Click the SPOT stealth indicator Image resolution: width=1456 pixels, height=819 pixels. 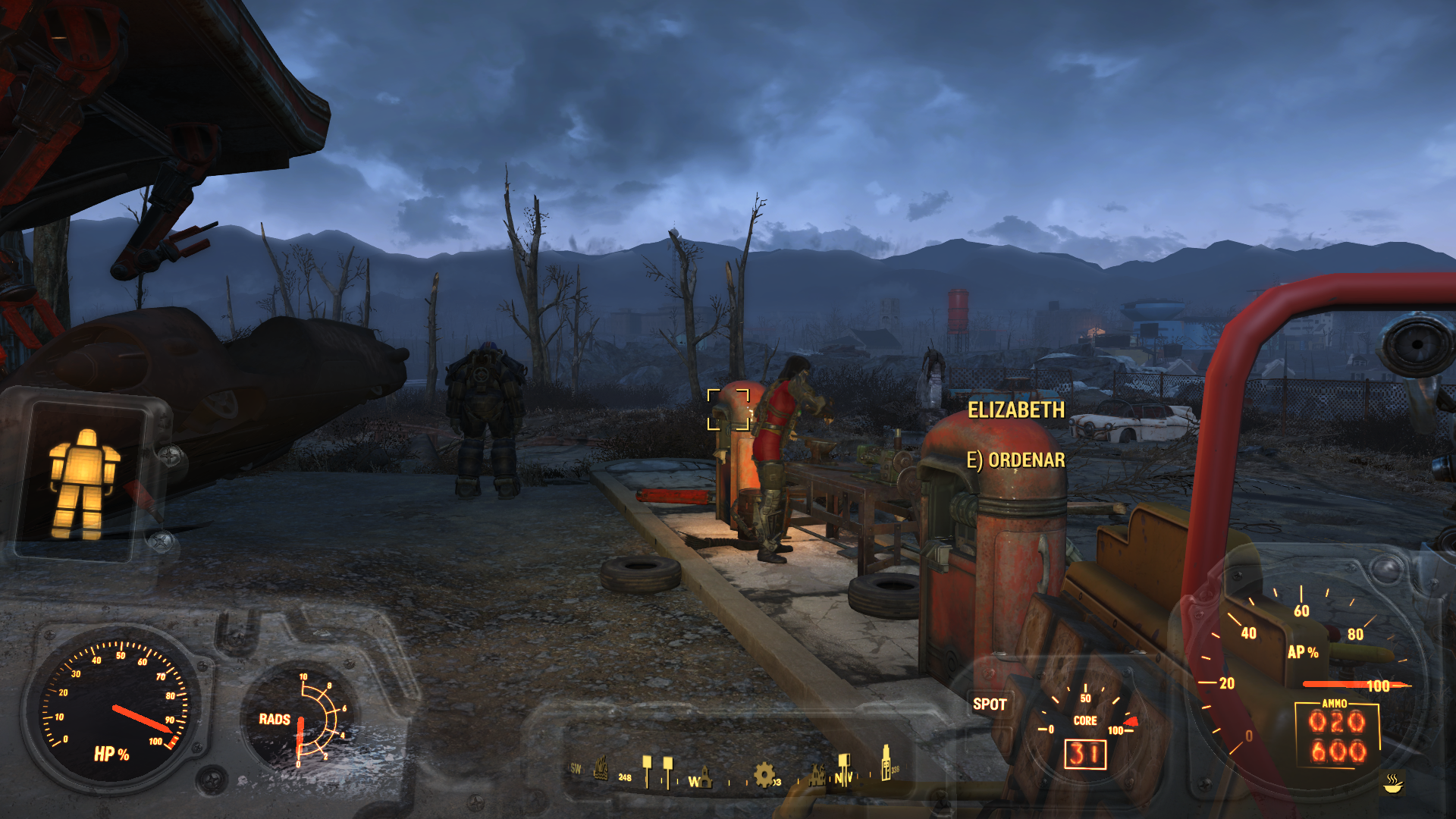[990, 704]
